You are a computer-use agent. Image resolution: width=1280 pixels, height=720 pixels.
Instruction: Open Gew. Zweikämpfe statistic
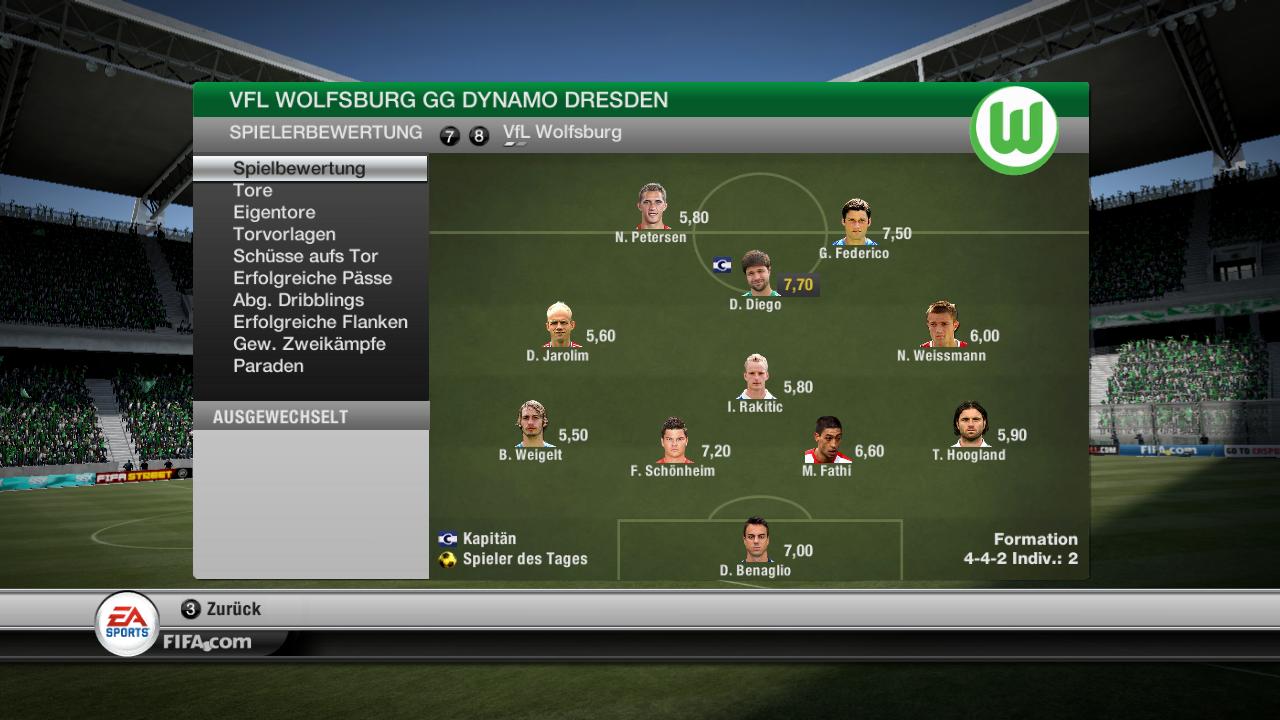click(x=309, y=344)
